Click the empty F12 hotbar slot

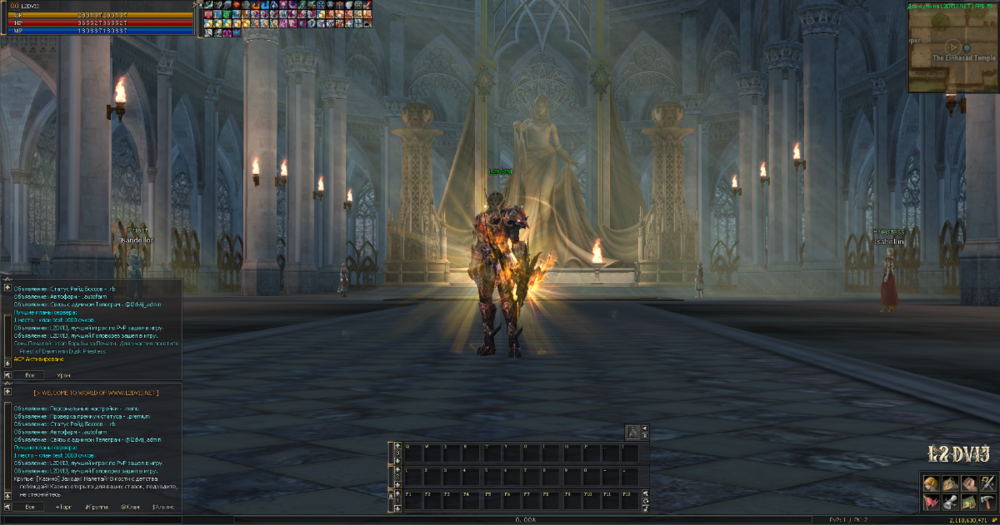630,497
